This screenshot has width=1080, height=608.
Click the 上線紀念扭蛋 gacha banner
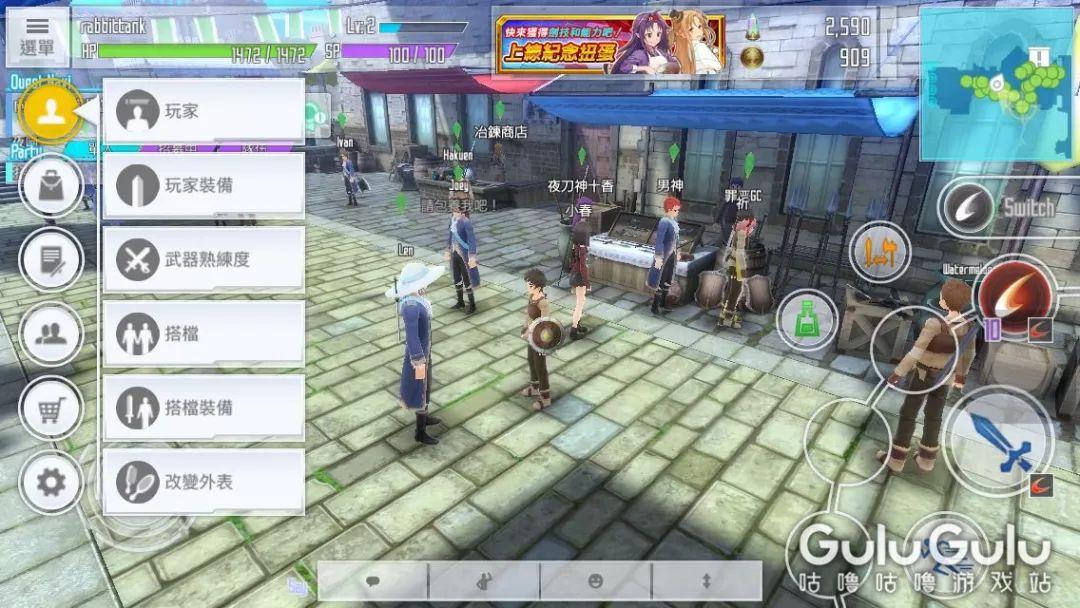tap(610, 44)
